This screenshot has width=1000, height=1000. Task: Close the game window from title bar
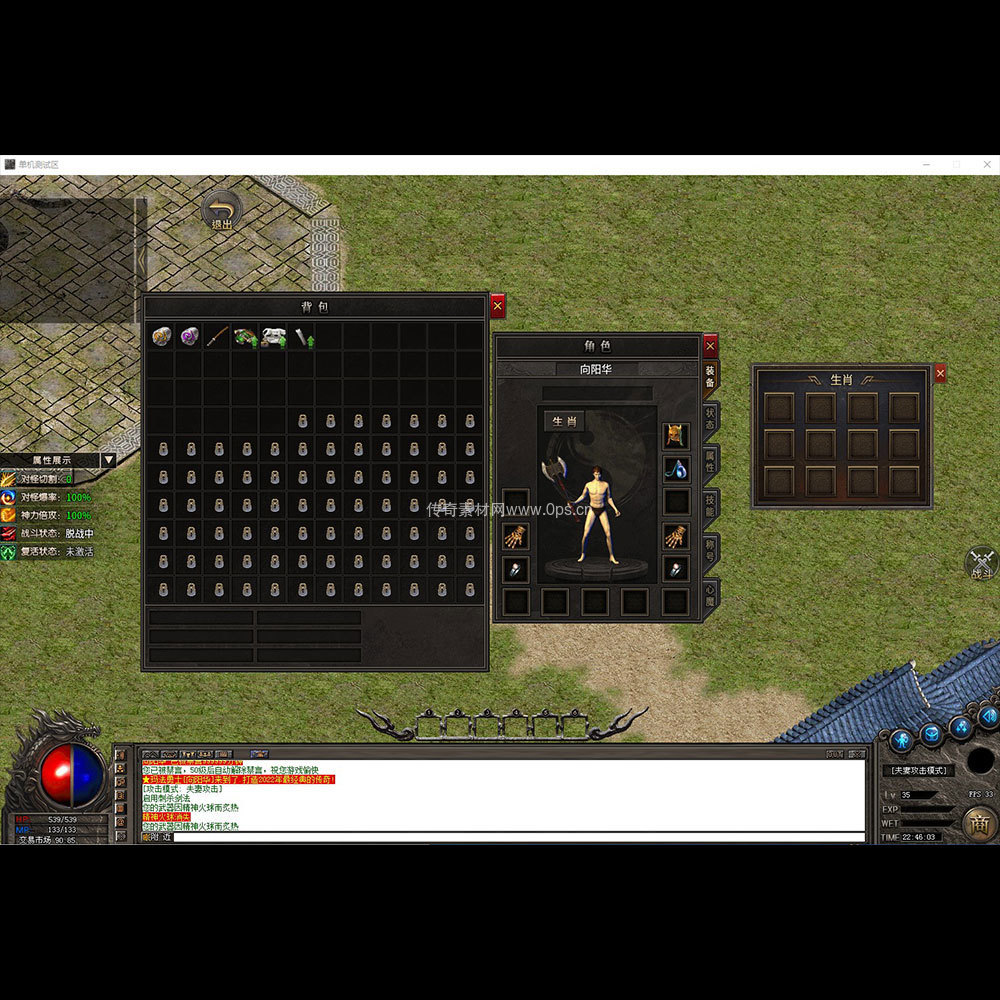point(987,164)
